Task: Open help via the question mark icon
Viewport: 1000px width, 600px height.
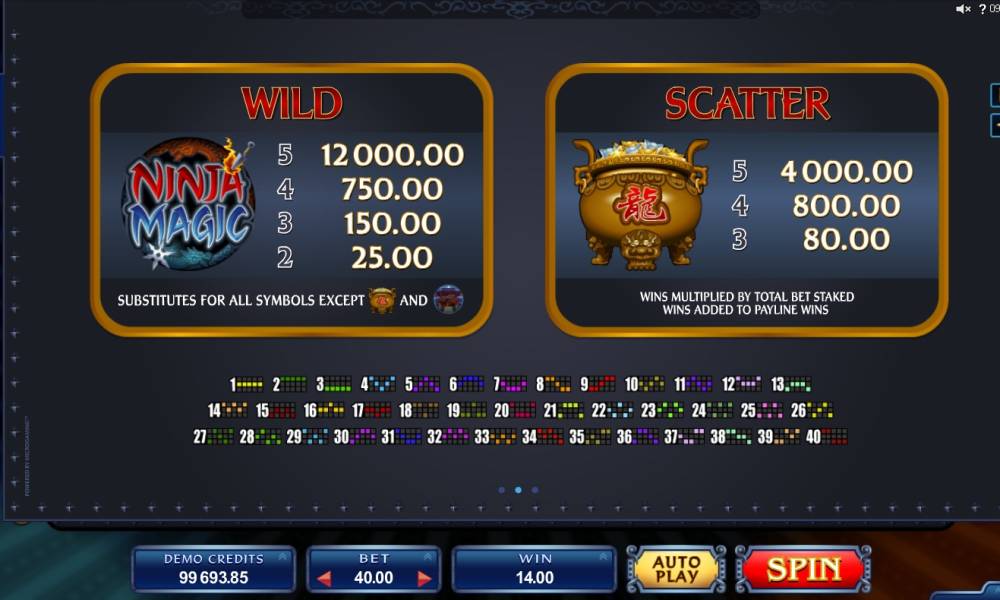Action: tap(982, 9)
